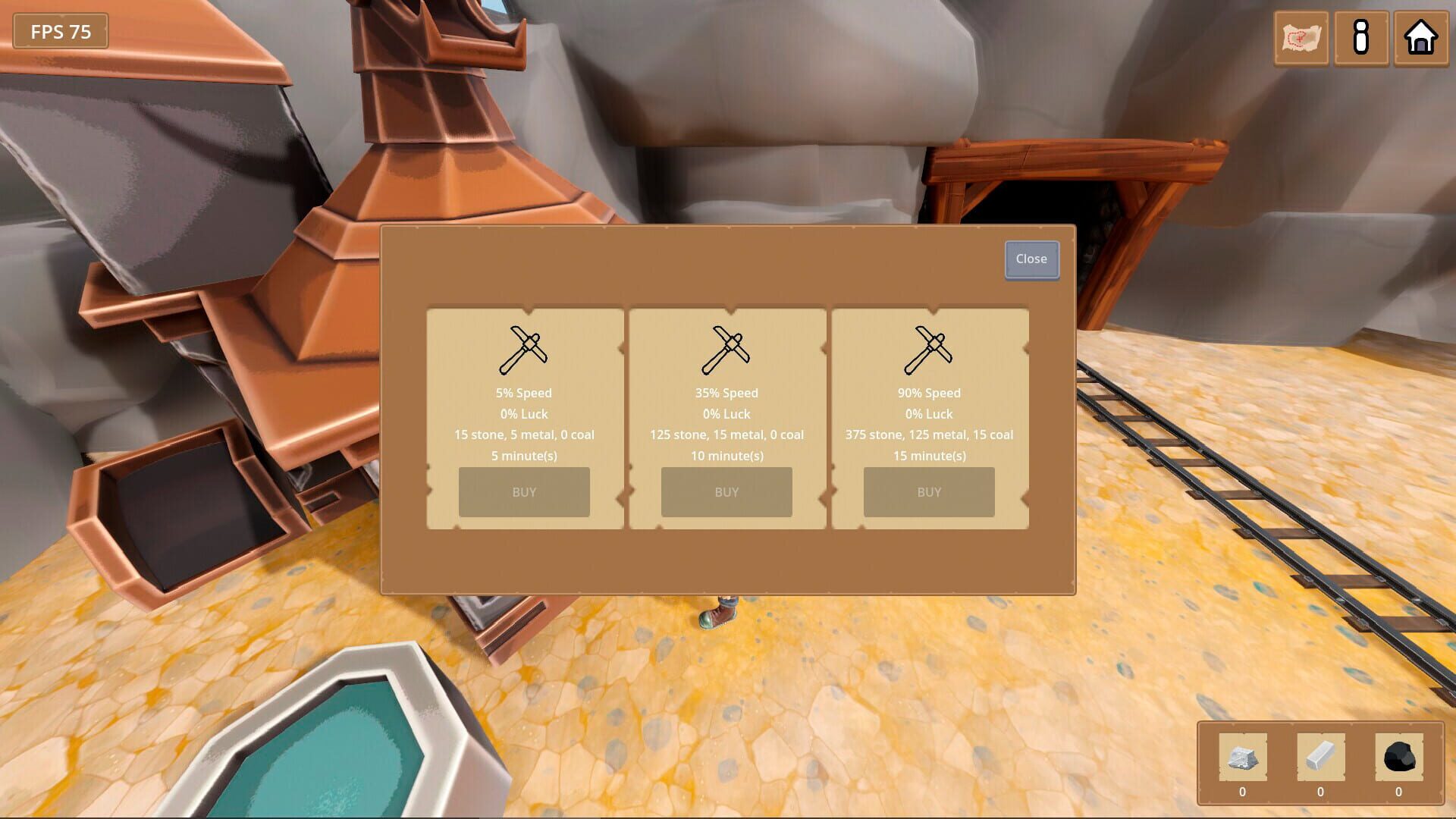This screenshot has width=1456, height=819.
Task: Click the home icon in corner
Action: 1422,39
